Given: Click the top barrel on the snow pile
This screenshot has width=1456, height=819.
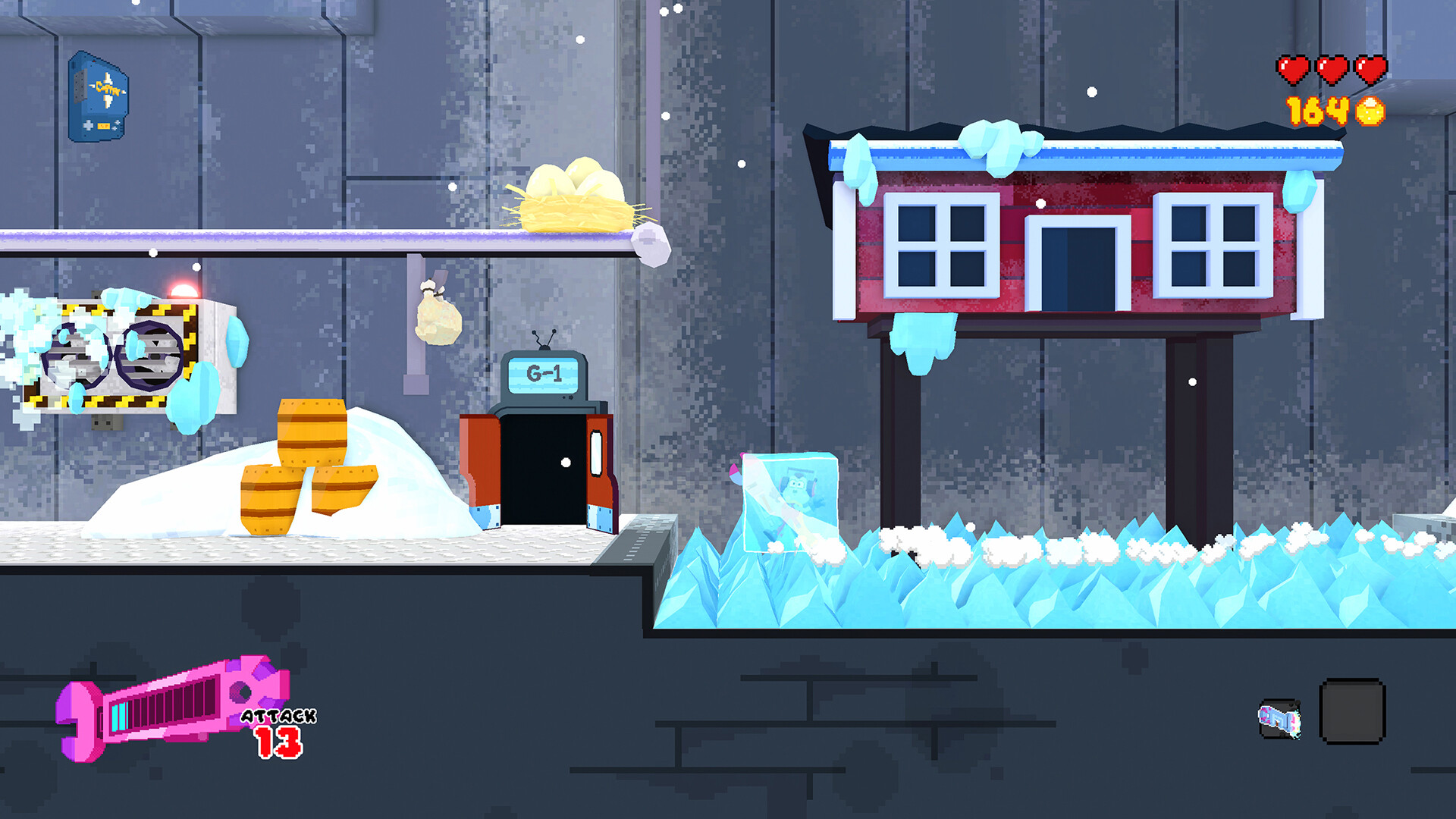Looking at the screenshot, I should [x=311, y=432].
